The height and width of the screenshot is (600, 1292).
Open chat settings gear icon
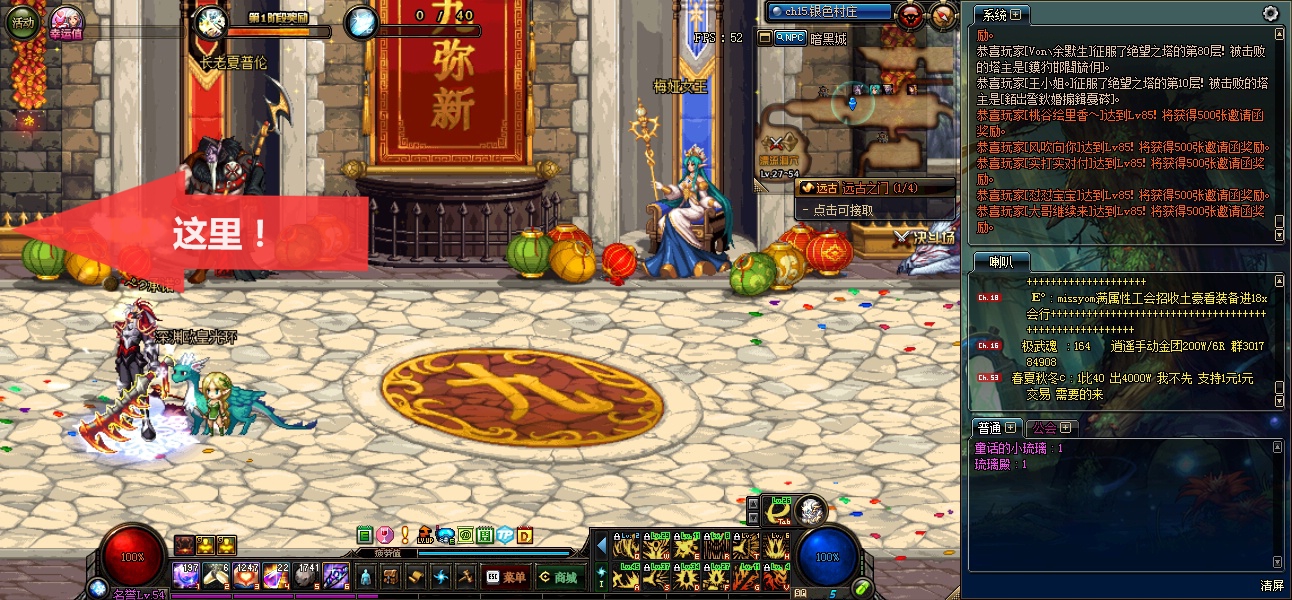click(x=1270, y=14)
